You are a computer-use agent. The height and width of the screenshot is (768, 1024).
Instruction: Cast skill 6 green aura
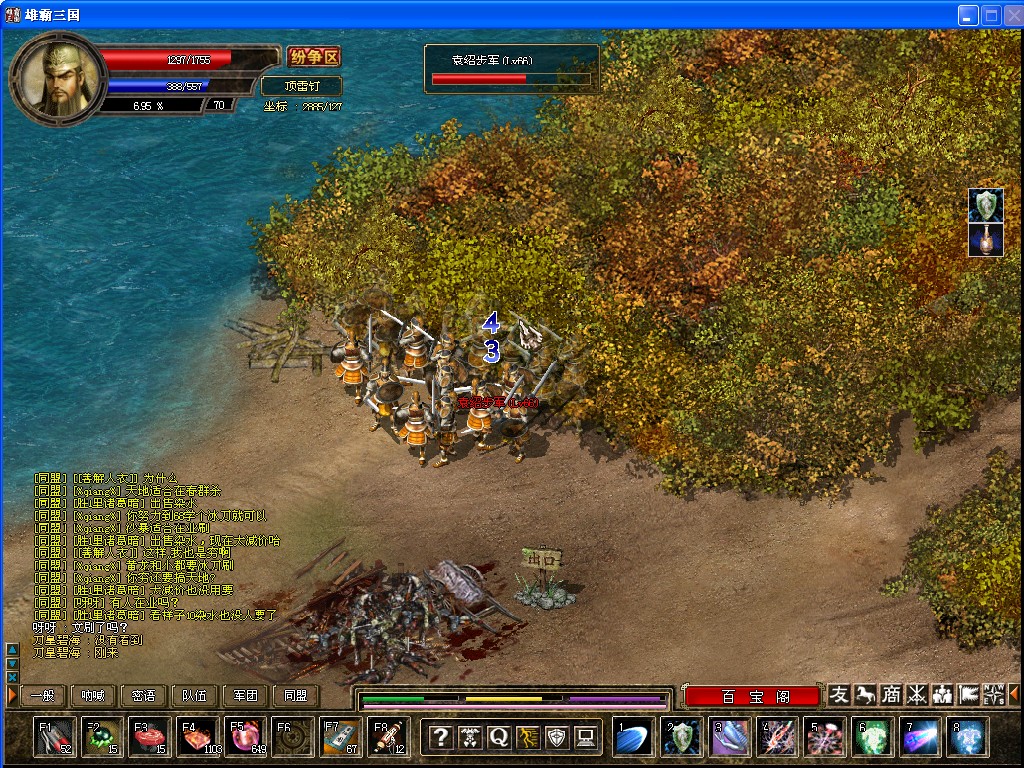(874, 737)
